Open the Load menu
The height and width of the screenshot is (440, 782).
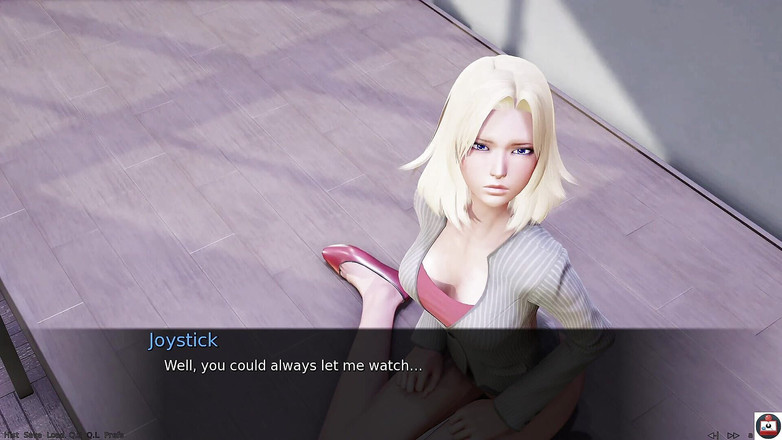55,435
